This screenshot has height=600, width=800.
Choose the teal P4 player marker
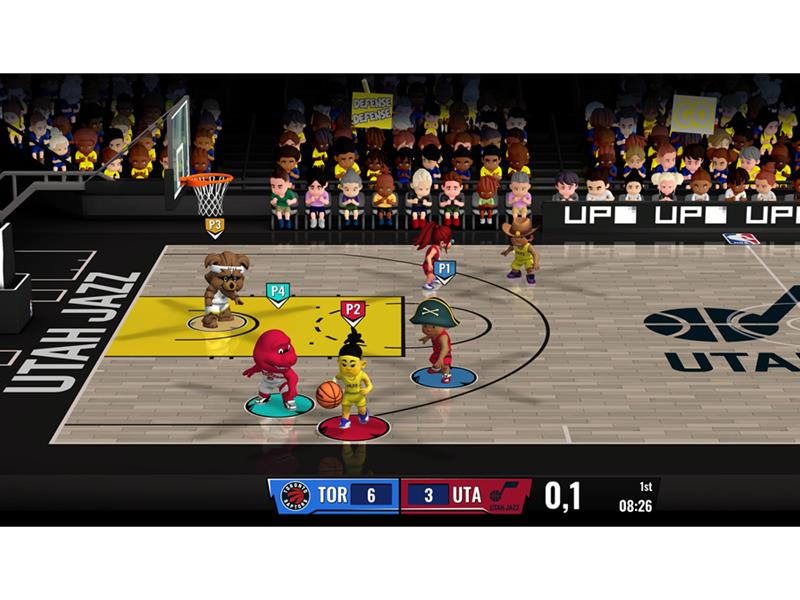coord(277,292)
